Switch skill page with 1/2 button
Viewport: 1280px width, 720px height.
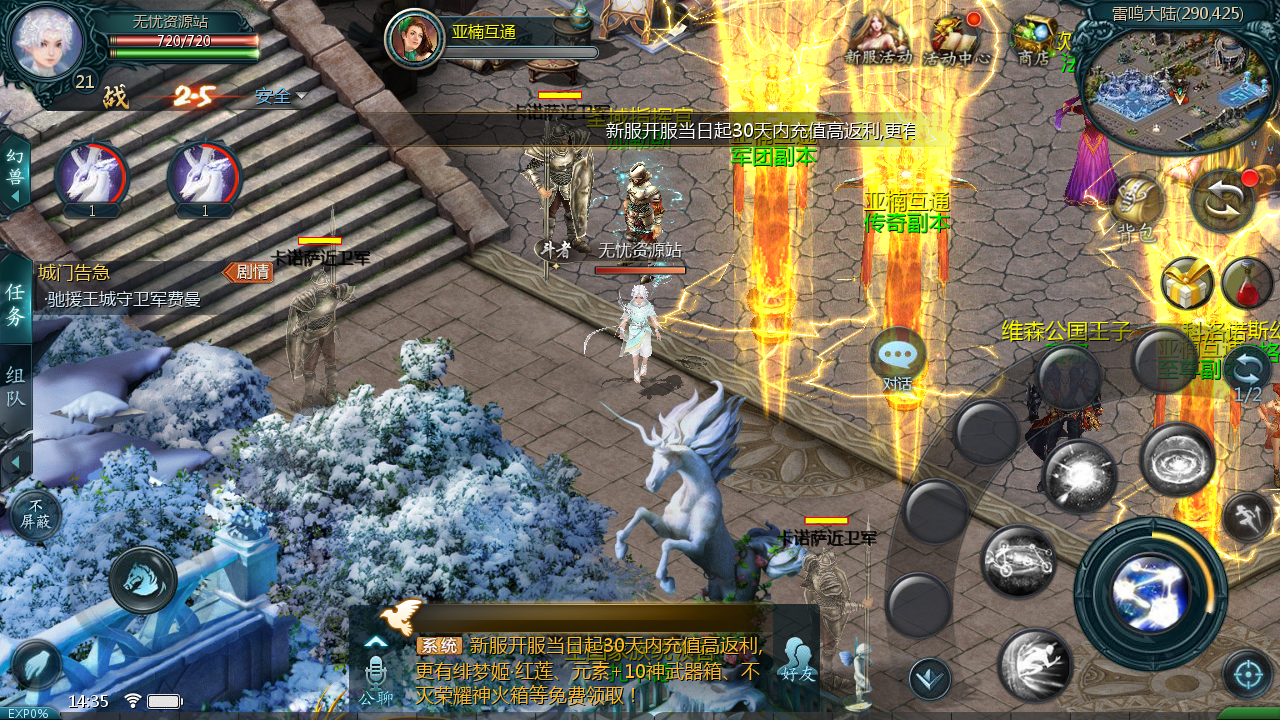tap(1247, 373)
